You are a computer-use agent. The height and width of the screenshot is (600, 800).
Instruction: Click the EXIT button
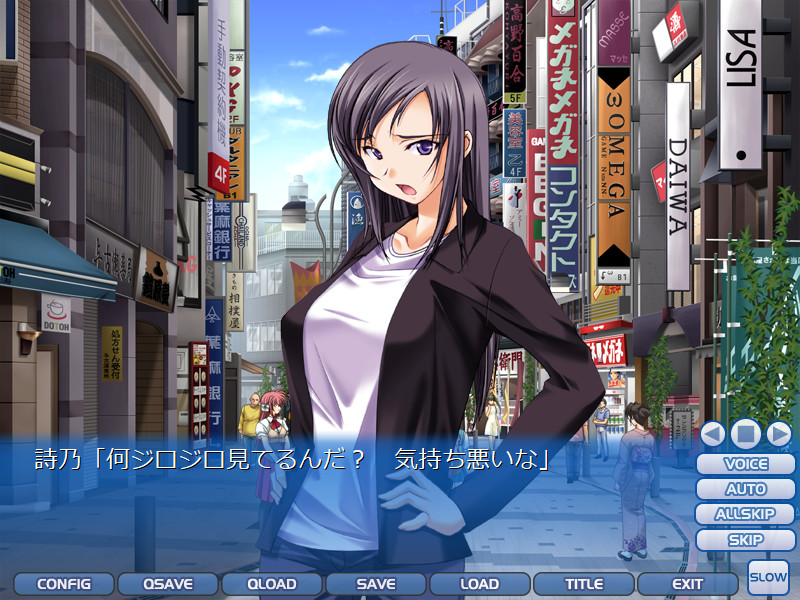(x=688, y=584)
